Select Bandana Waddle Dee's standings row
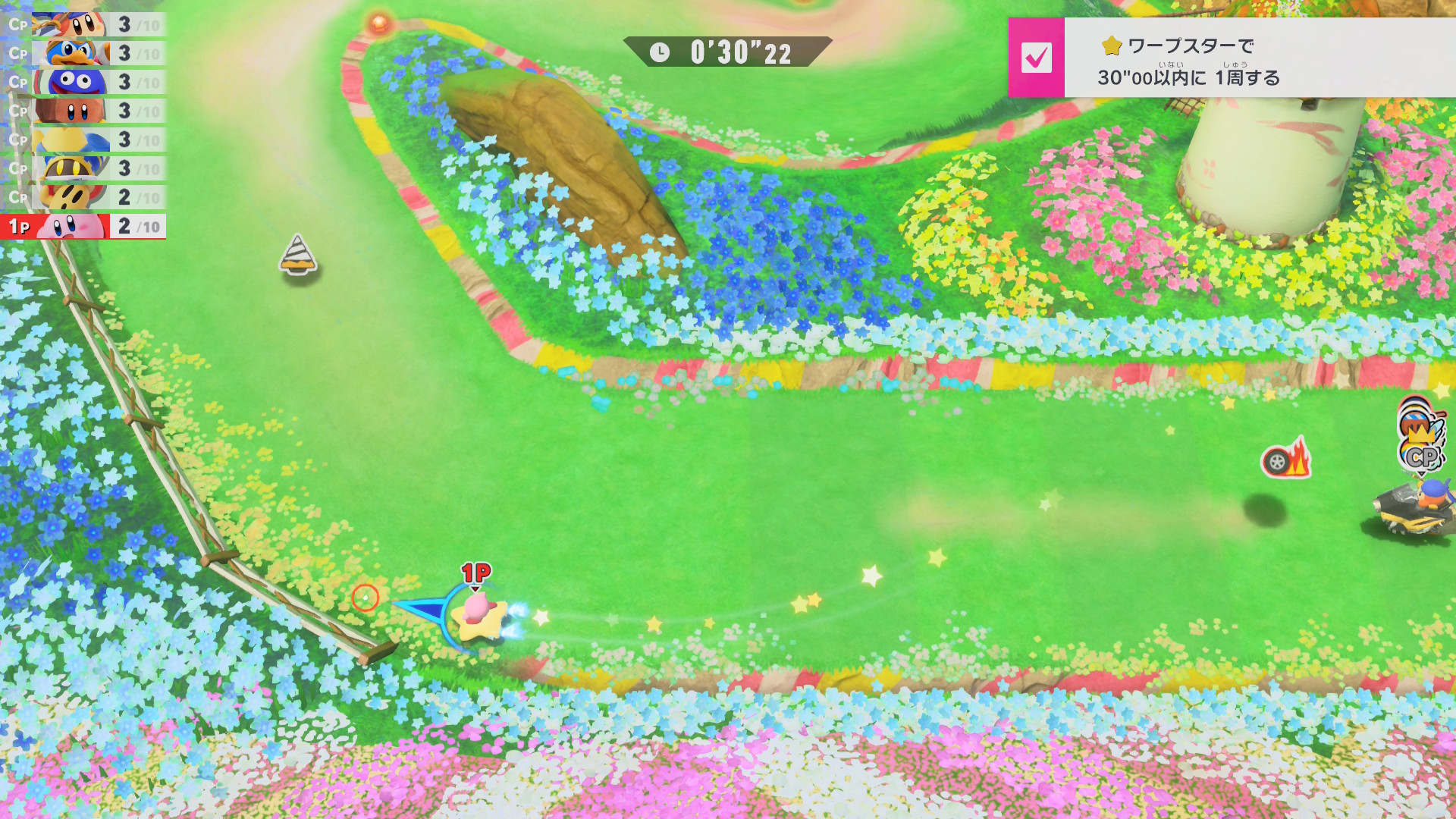This screenshot has width=1456, height=819. click(x=83, y=24)
